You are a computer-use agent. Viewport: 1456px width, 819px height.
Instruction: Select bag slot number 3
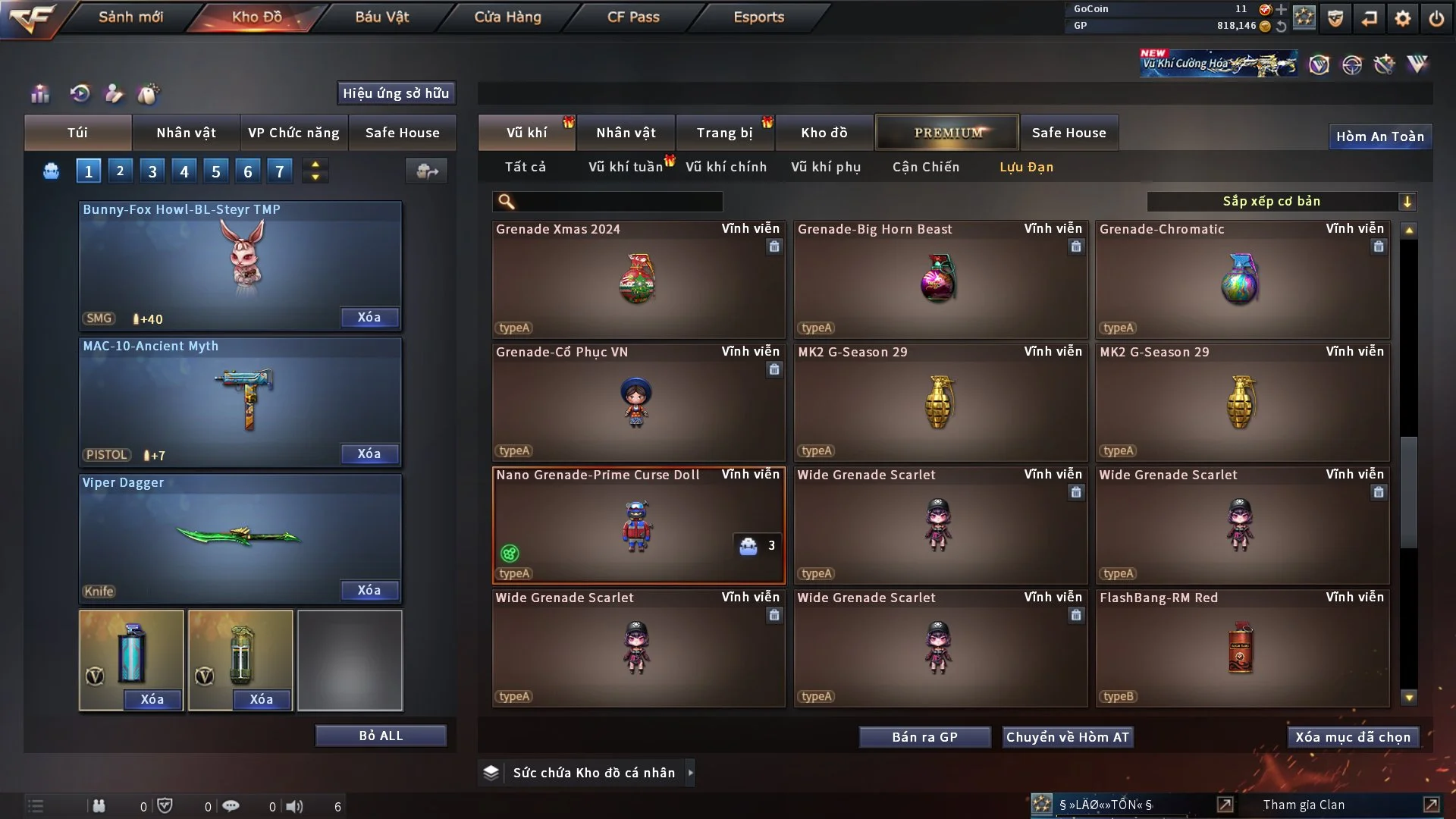(x=152, y=171)
